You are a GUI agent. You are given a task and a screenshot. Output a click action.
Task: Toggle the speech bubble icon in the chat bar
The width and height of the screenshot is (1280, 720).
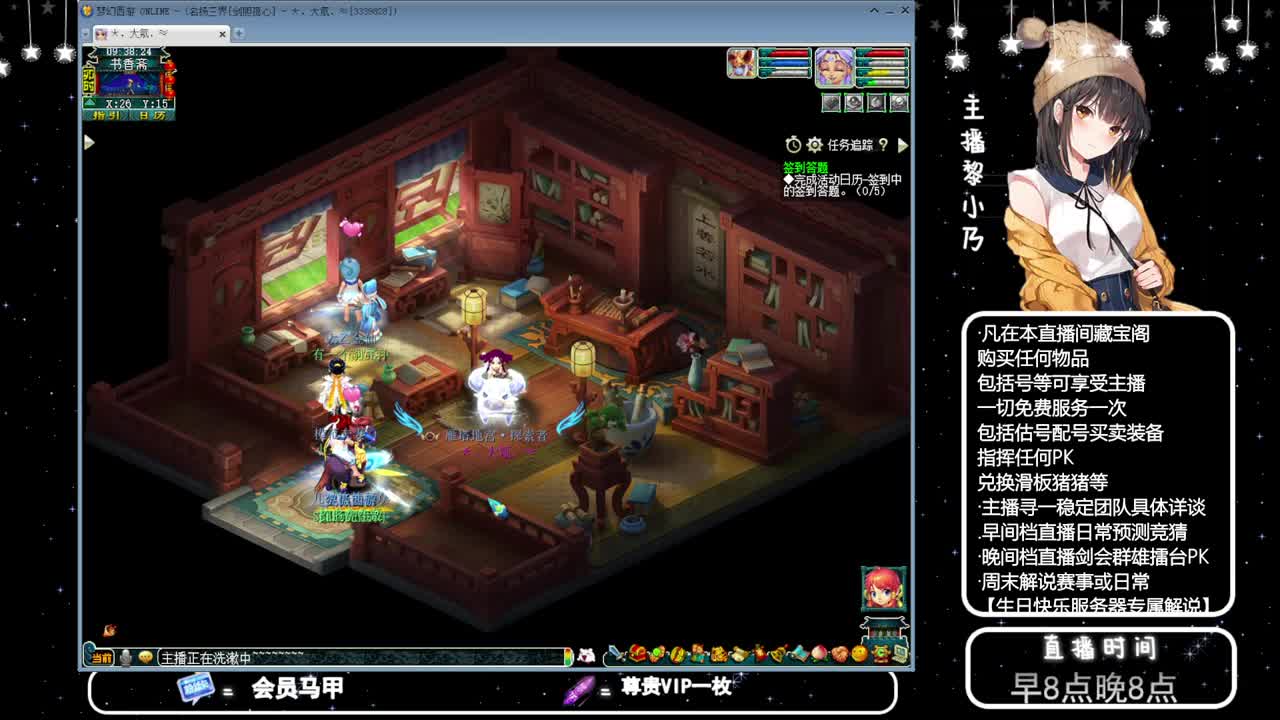tap(145, 656)
